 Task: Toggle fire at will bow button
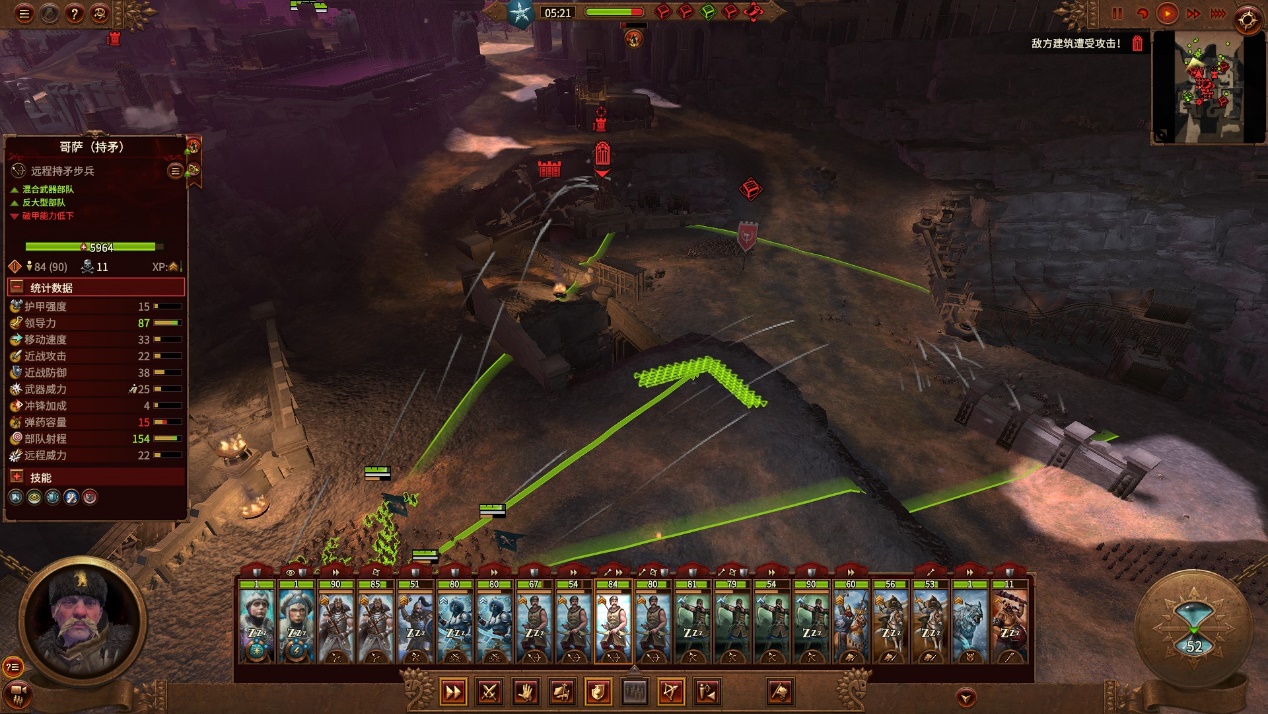671,691
